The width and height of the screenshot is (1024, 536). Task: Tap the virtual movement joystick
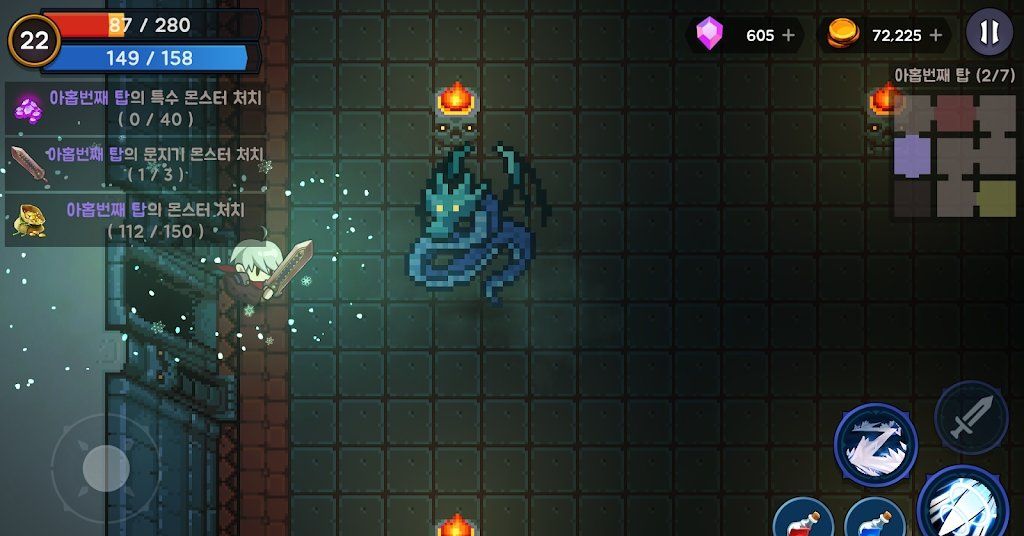(x=106, y=467)
